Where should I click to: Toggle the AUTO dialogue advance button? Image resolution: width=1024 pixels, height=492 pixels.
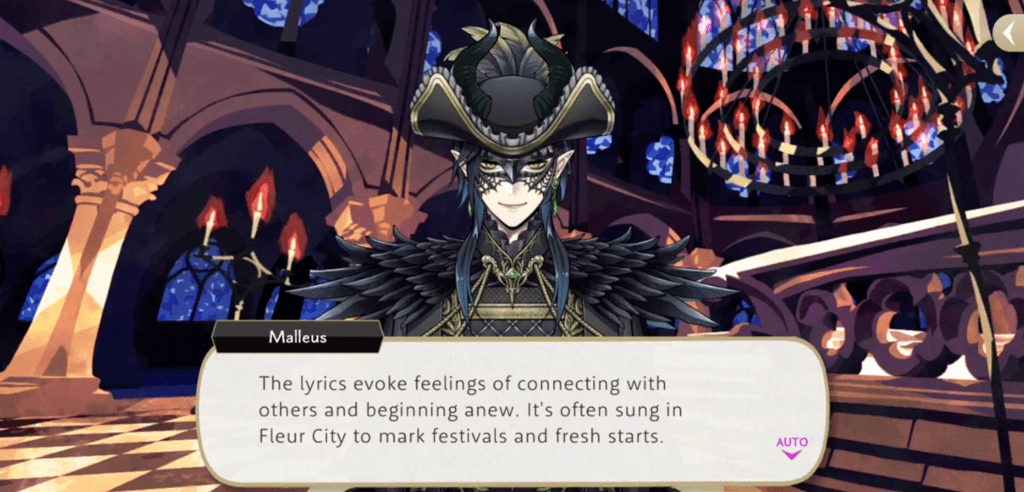pyautogui.click(x=791, y=445)
